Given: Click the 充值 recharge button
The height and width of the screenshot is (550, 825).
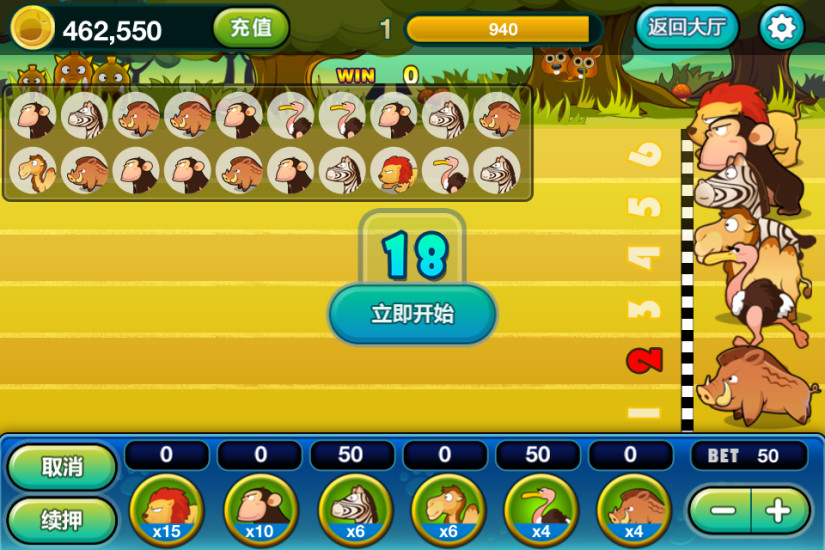Looking at the screenshot, I should (x=250, y=28).
